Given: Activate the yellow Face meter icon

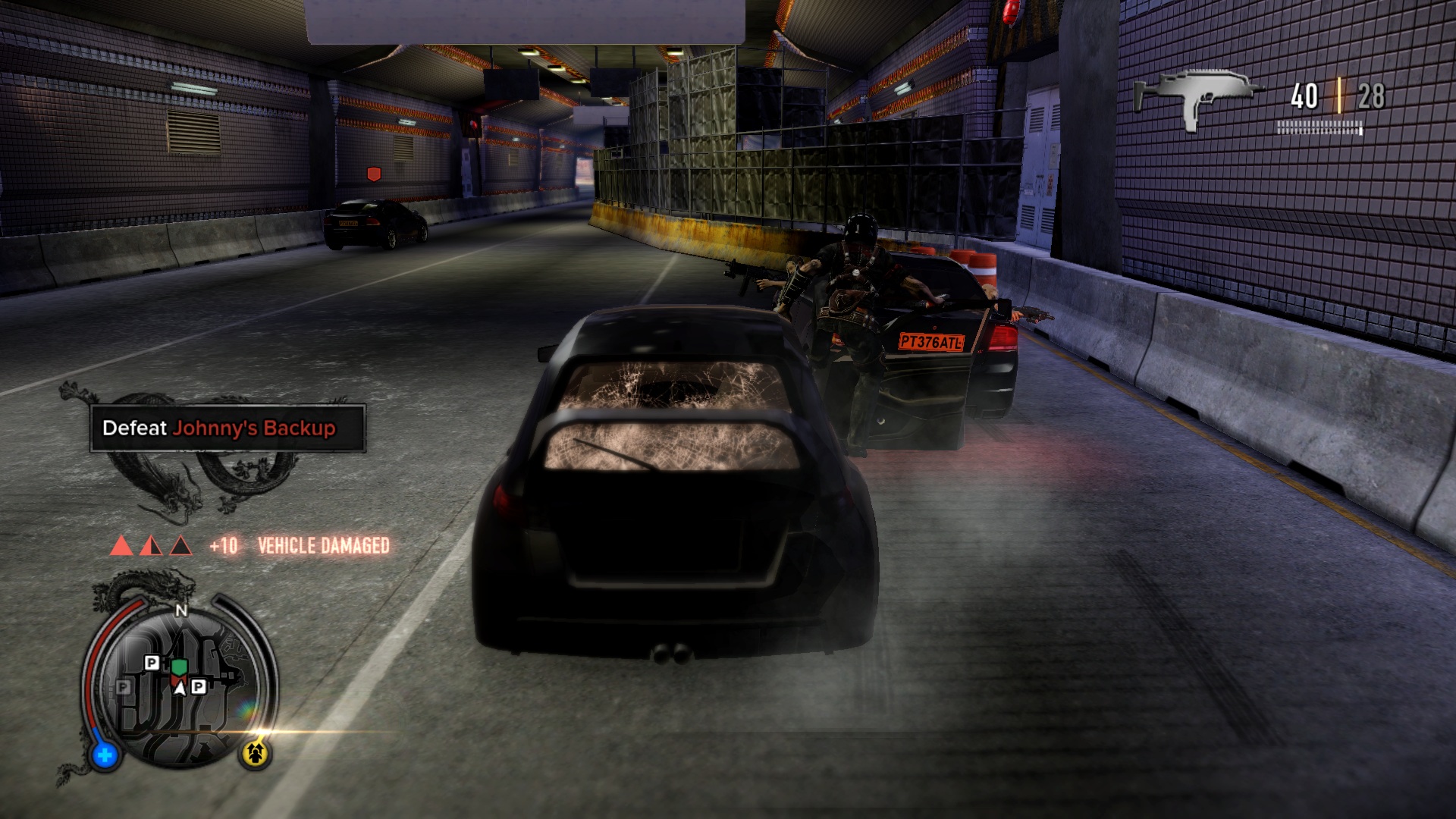Looking at the screenshot, I should tap(256, 753).
